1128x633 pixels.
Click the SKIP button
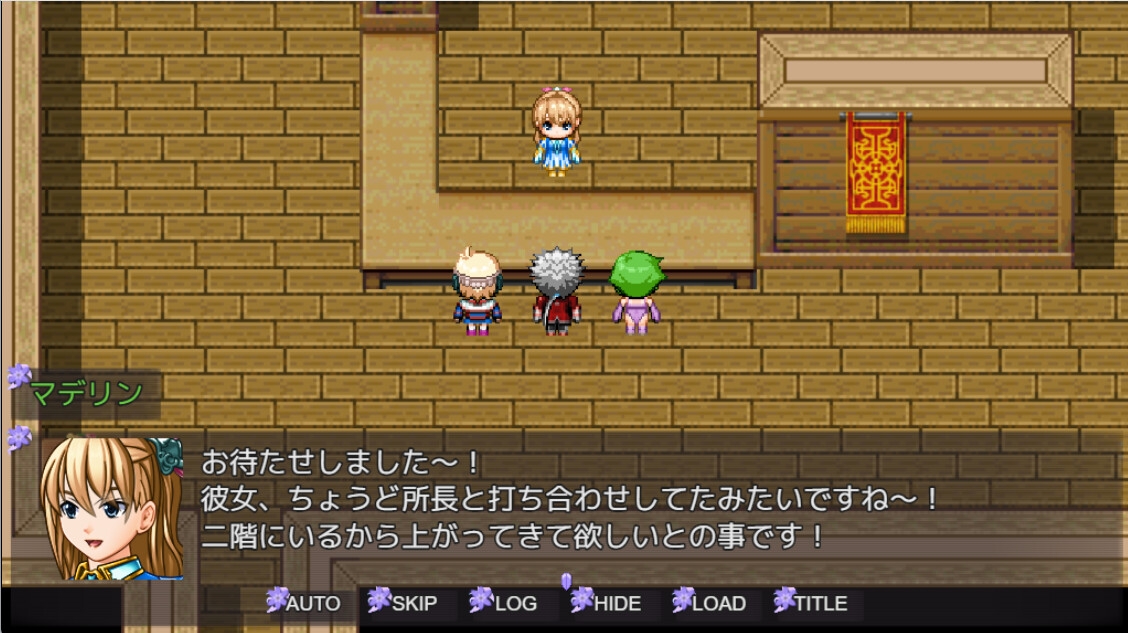pos(405,603)
